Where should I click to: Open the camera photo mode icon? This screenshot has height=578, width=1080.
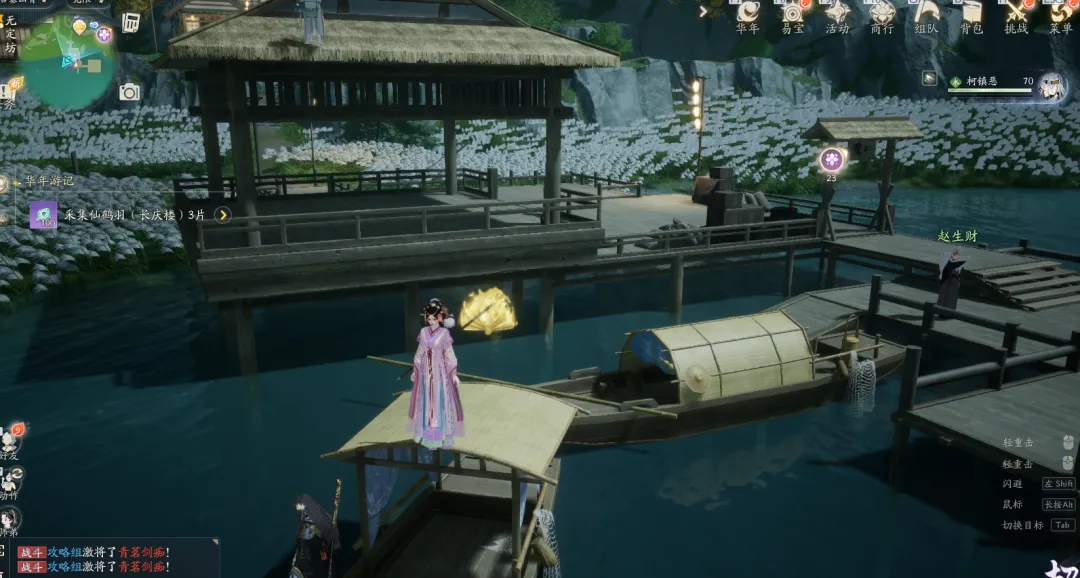130,93
